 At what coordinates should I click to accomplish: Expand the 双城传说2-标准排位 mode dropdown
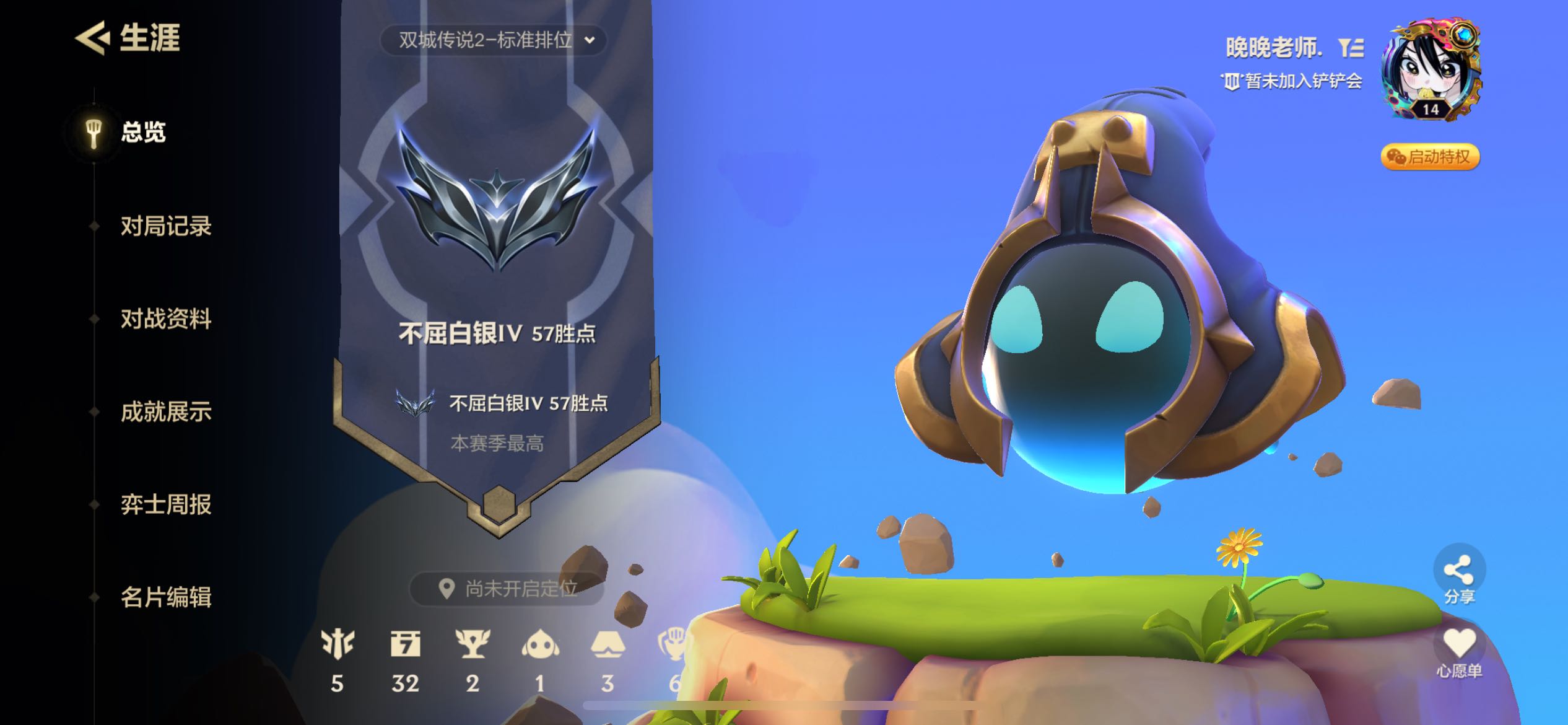click(494, 40)
